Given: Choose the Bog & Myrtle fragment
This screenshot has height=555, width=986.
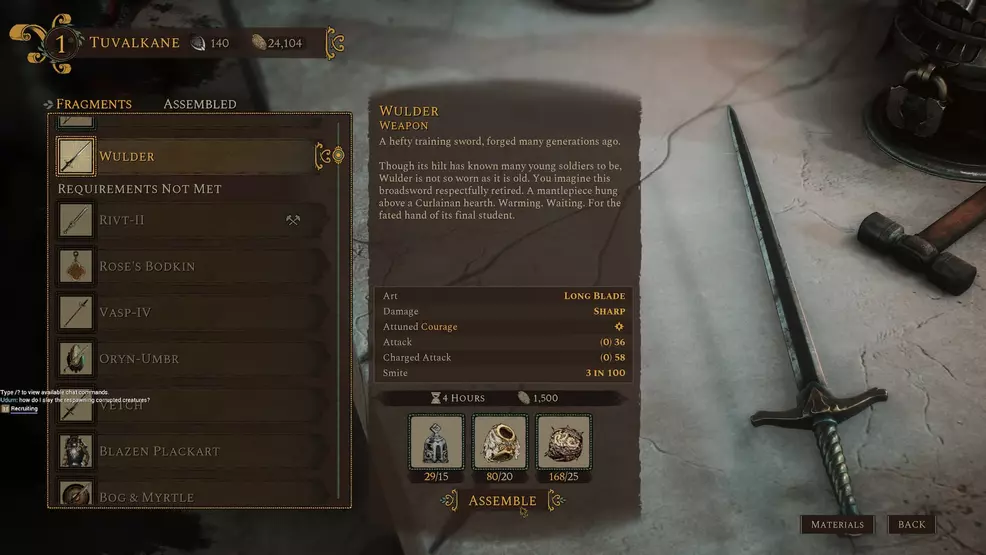Looking at the screenshot, I should [x=190, y=495].
